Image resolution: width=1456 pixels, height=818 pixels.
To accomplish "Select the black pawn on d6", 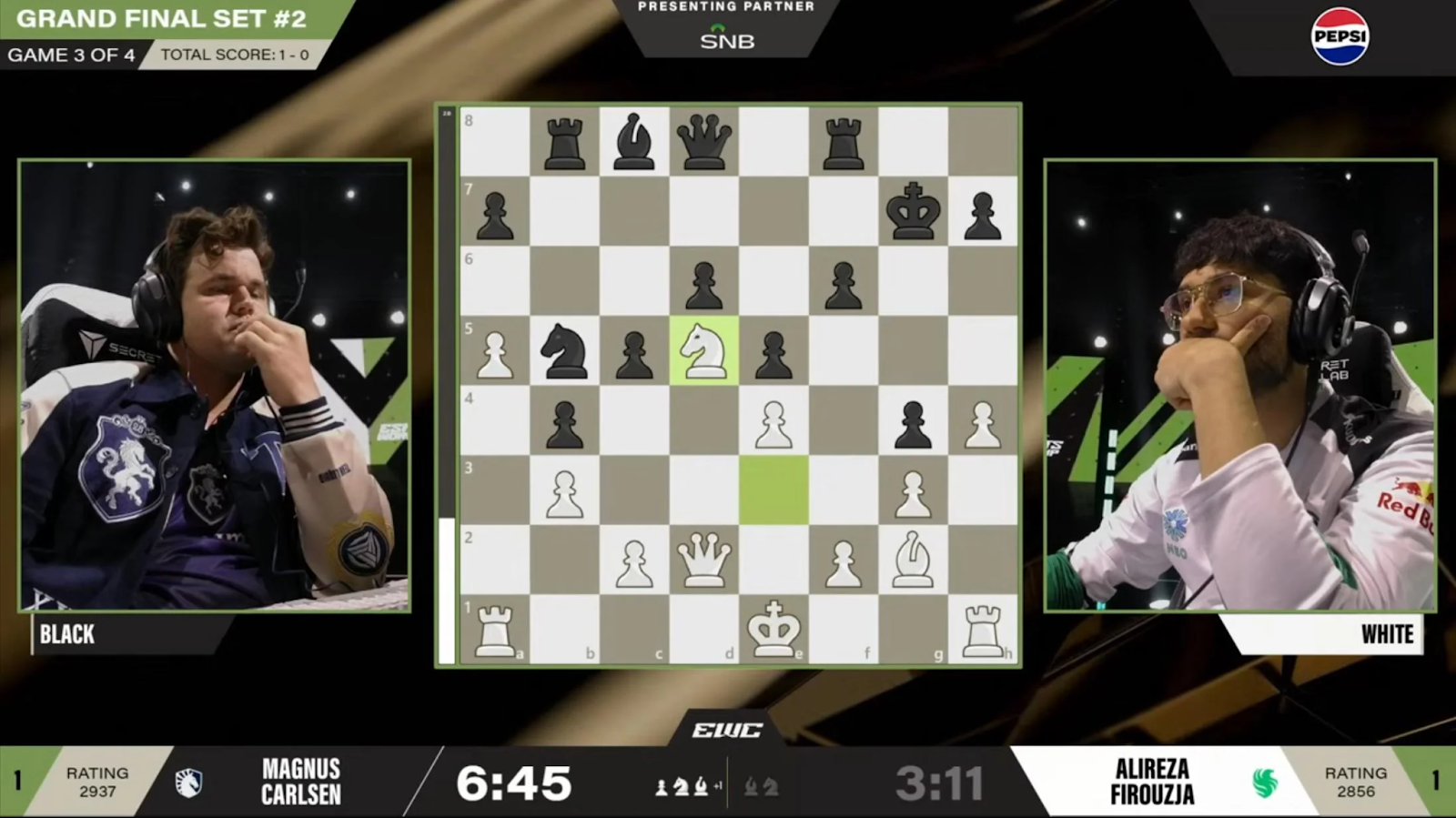I will pyautogui.click(x=703, y=282).
